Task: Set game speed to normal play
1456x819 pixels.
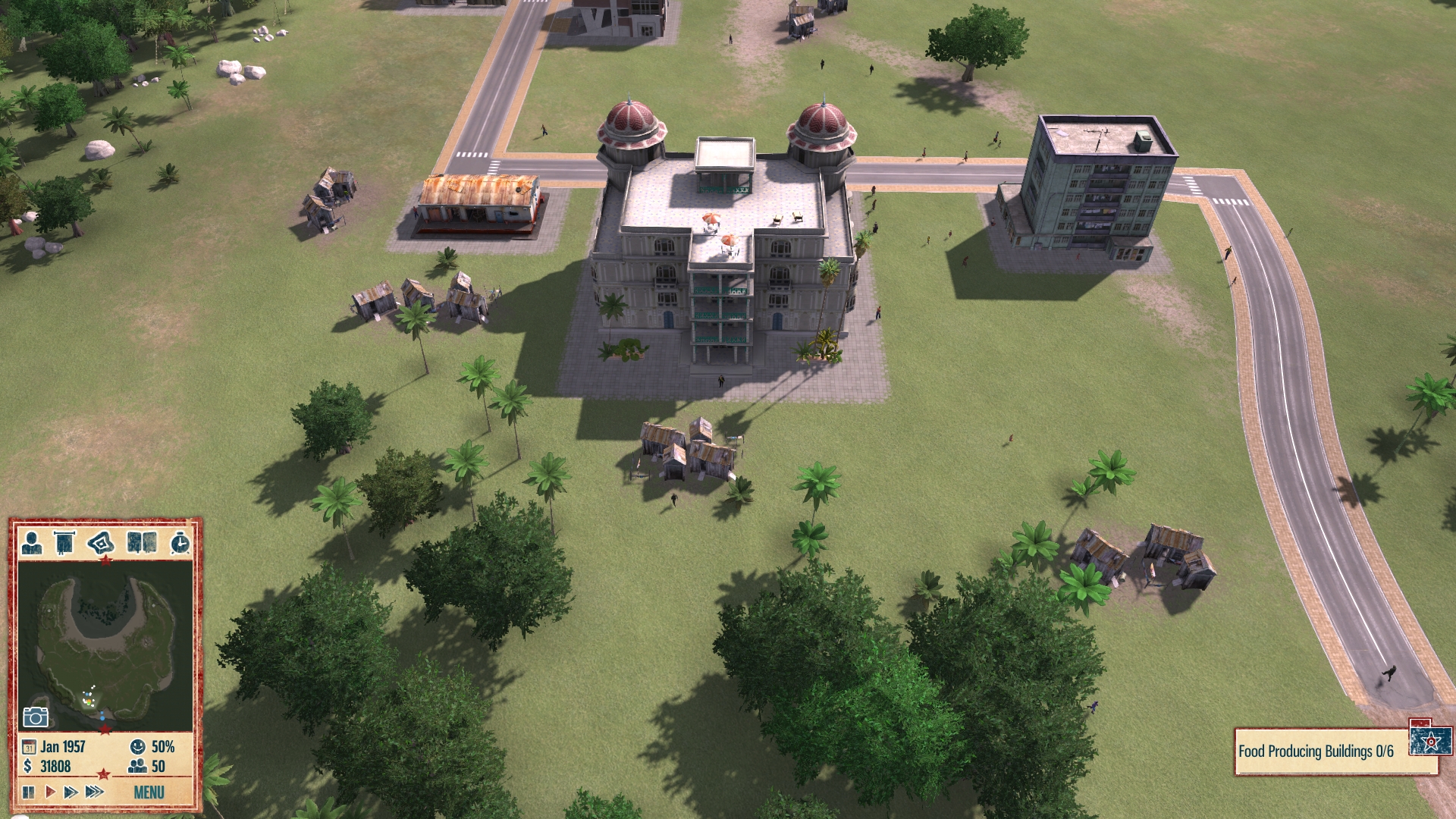Action: pos(50,792)
